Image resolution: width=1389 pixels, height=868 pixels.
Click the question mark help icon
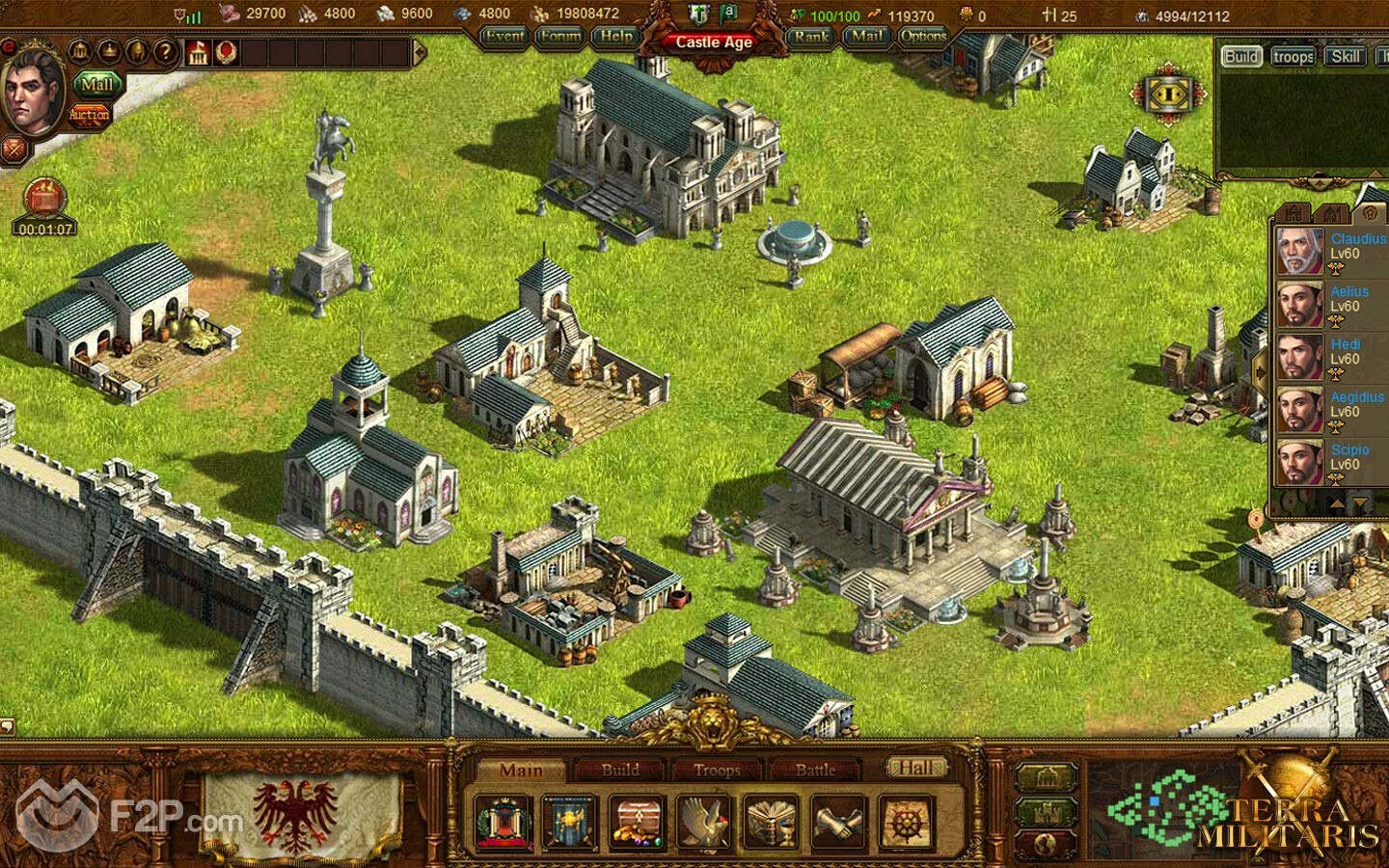(165, 52)
